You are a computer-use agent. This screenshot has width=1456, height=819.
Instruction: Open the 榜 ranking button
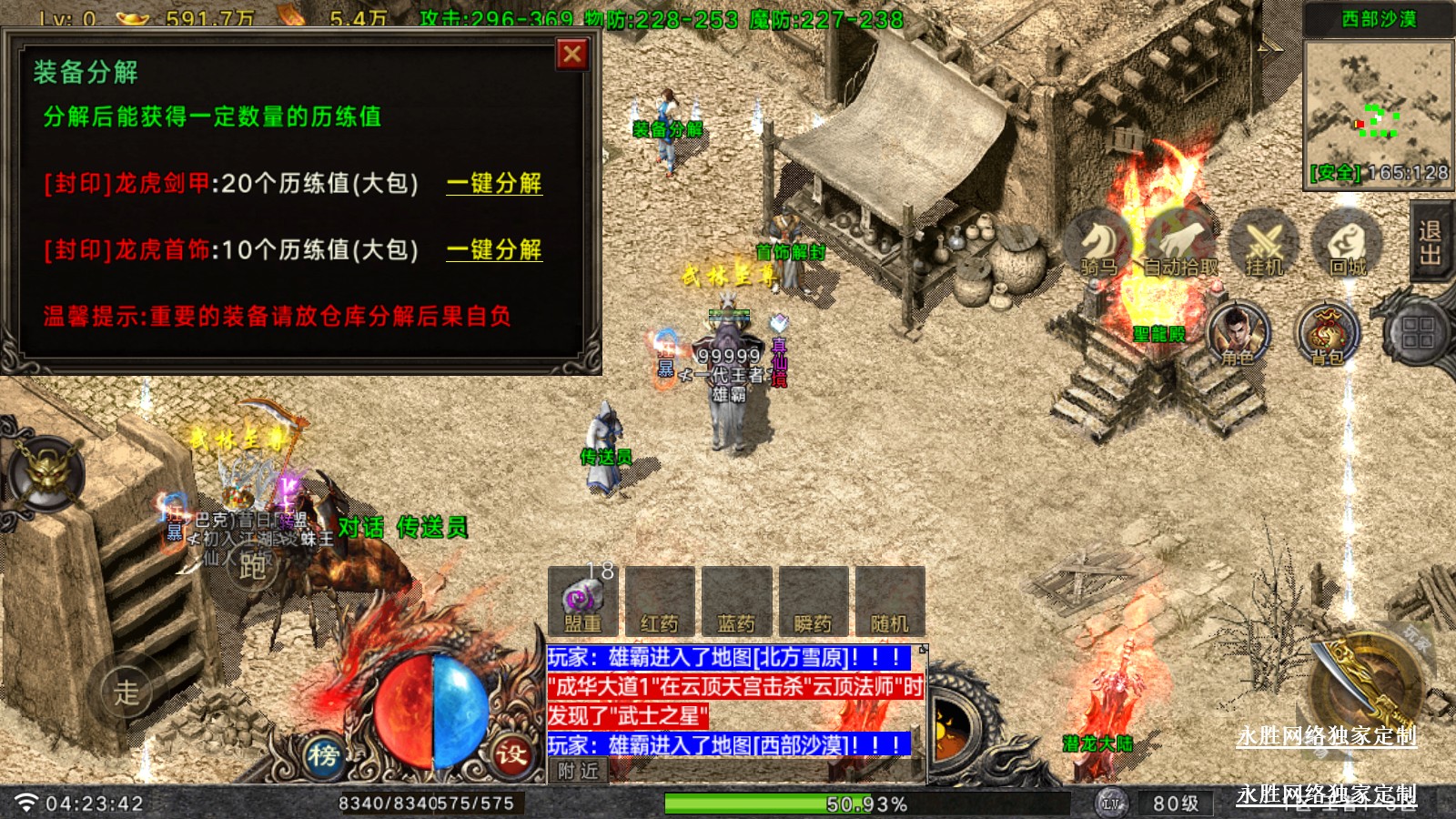tap(323, 755)
